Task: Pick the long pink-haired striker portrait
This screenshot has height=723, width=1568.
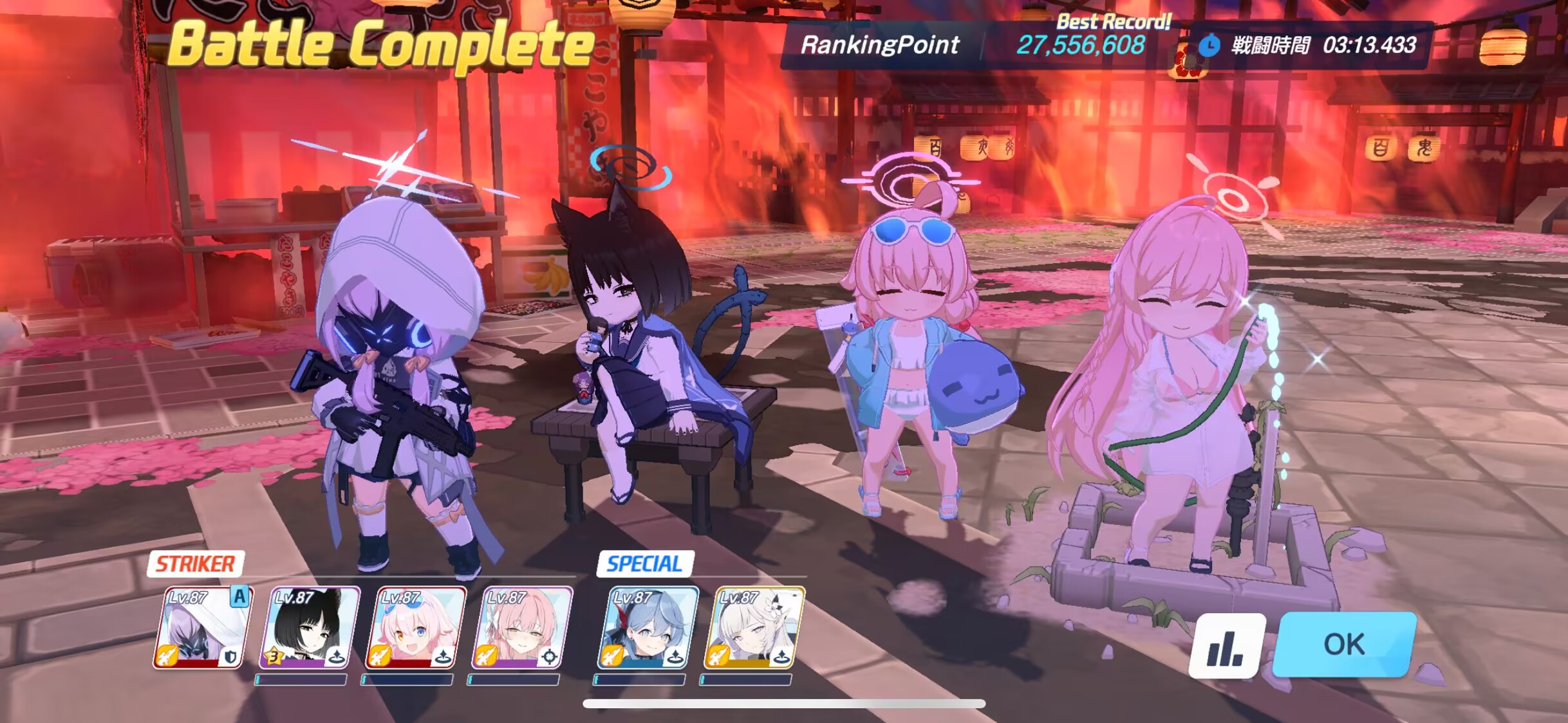Action: [522, 627]
